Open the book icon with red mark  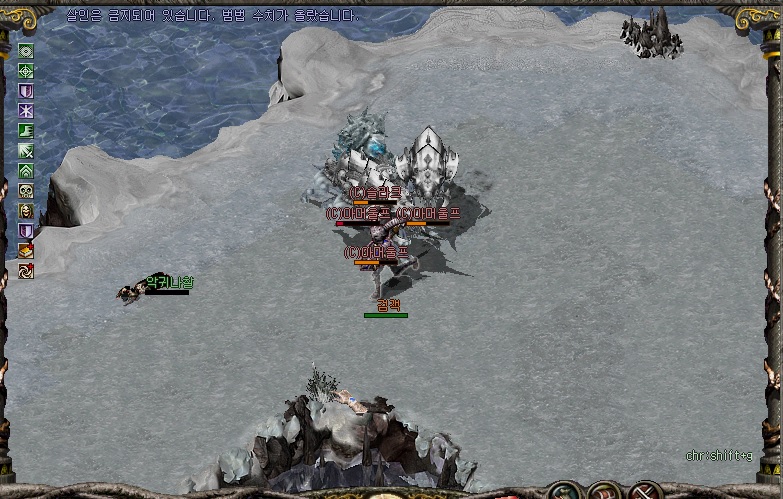click(26, 251)
